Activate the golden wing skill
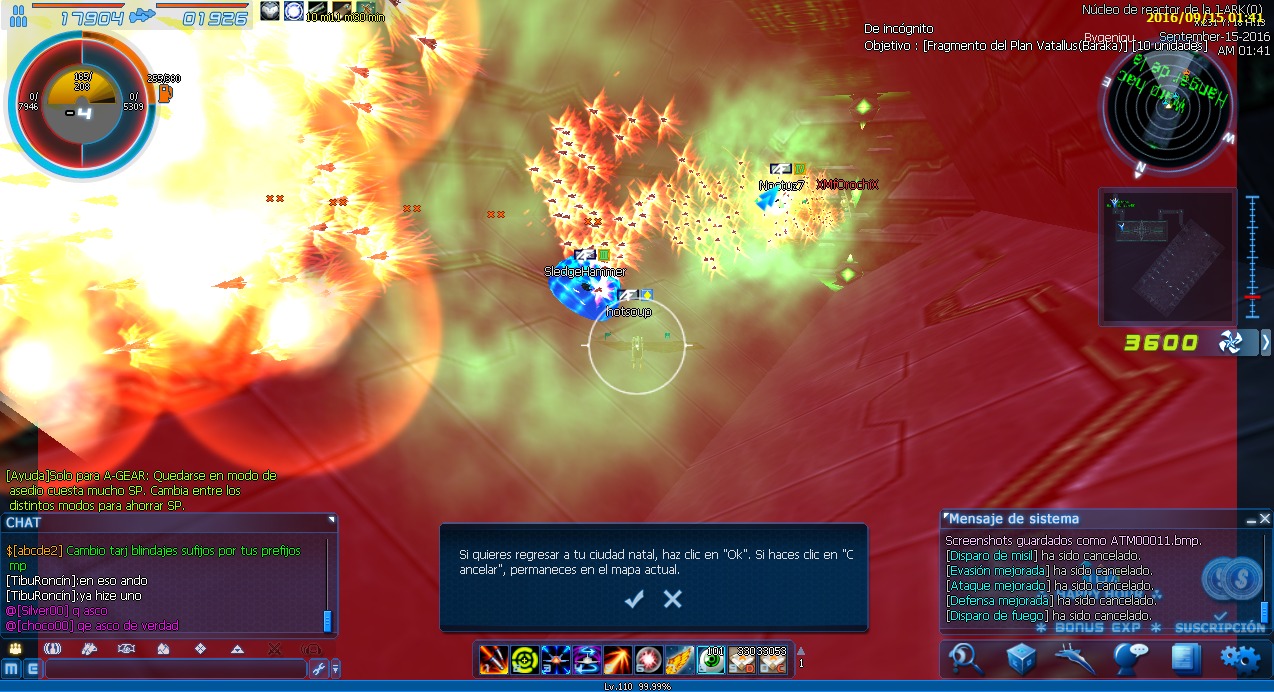The width and height of the screenshot is (1274, 692). (680, 659)
